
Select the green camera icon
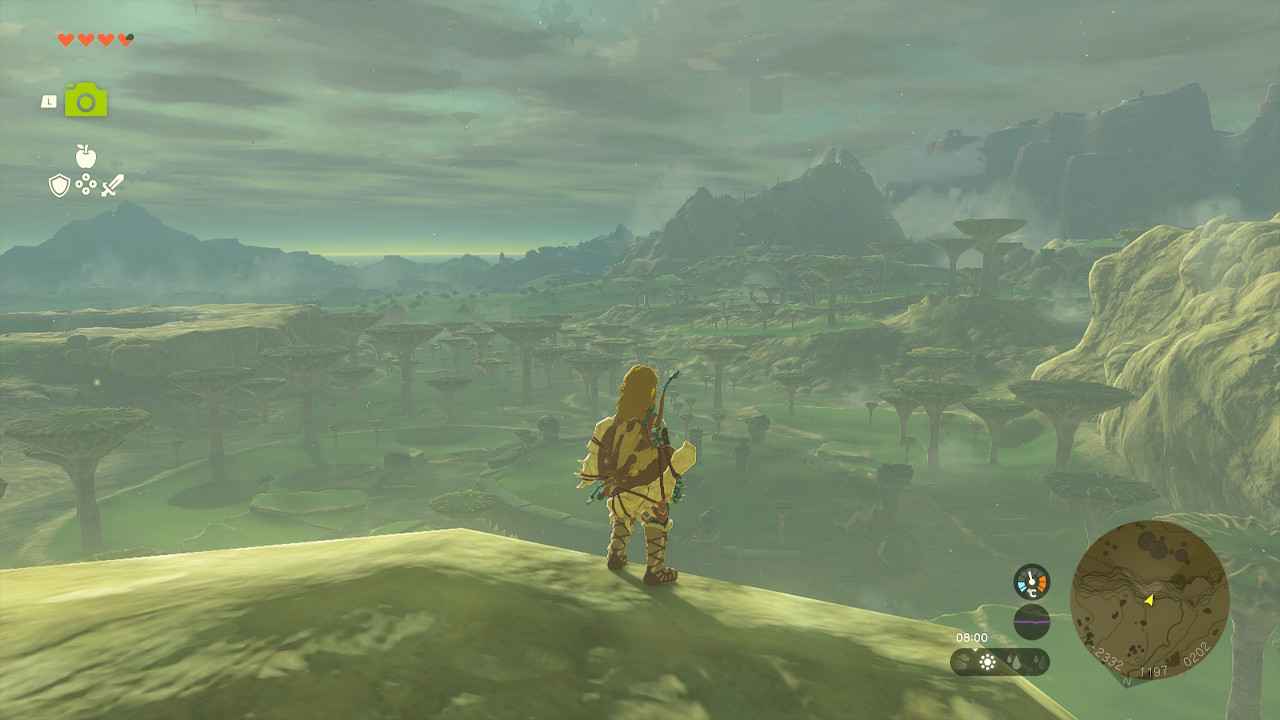click(x=85, y=100)
